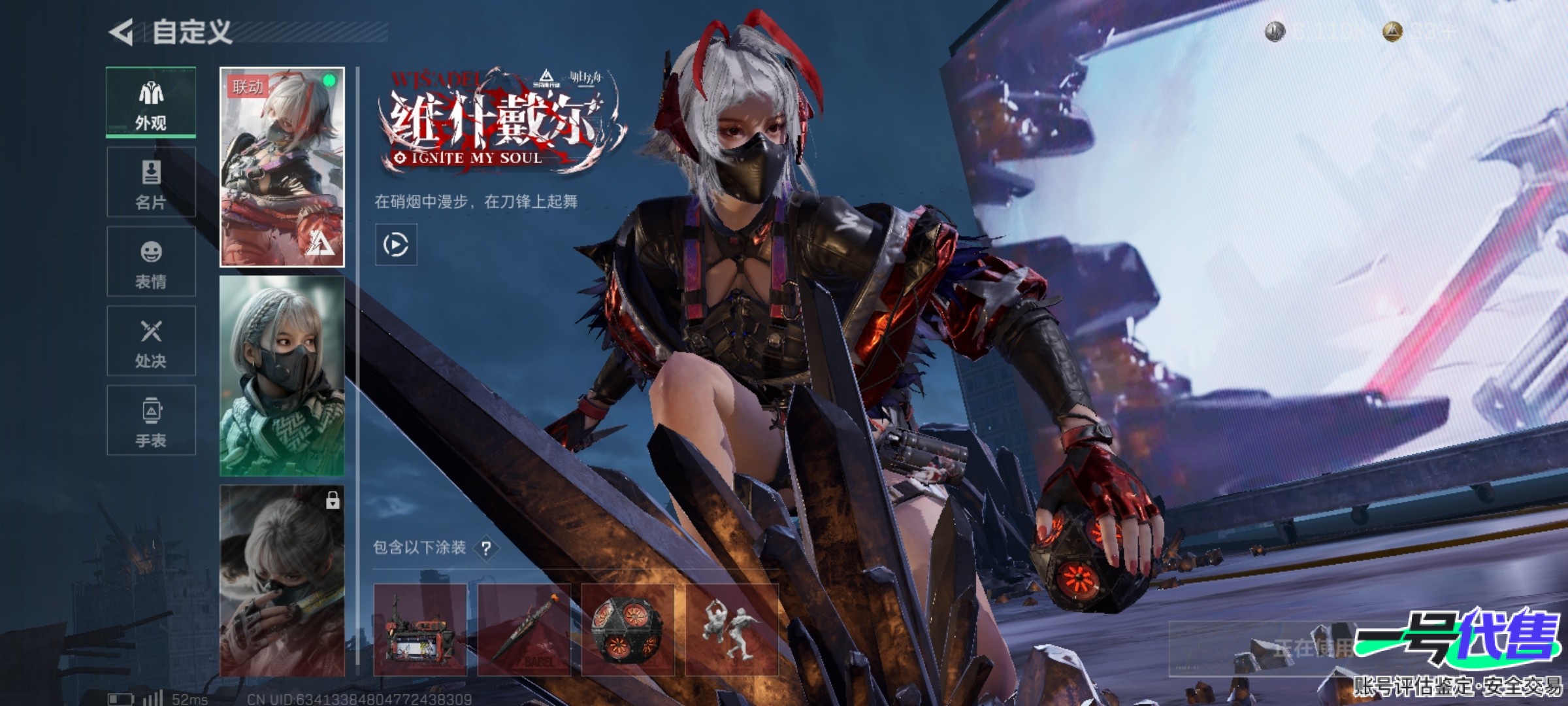This screenshot has width=1568, height=706.
Task: Switch to the 手表 watch tab
Action: (151, 420)
